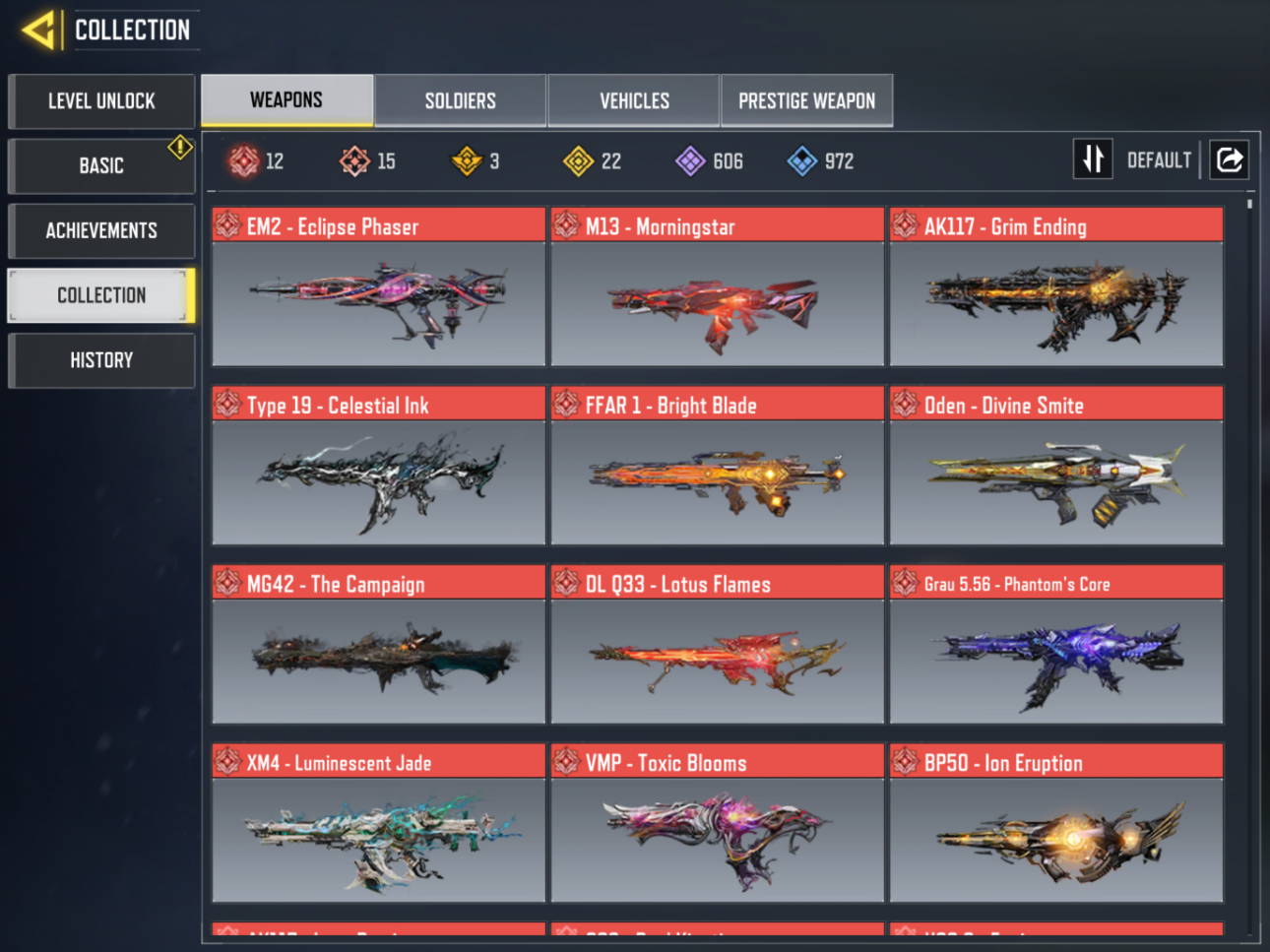Open the DEFAULT sort order selector
Screen dimensions: 1270x952
pos(1159,159)
